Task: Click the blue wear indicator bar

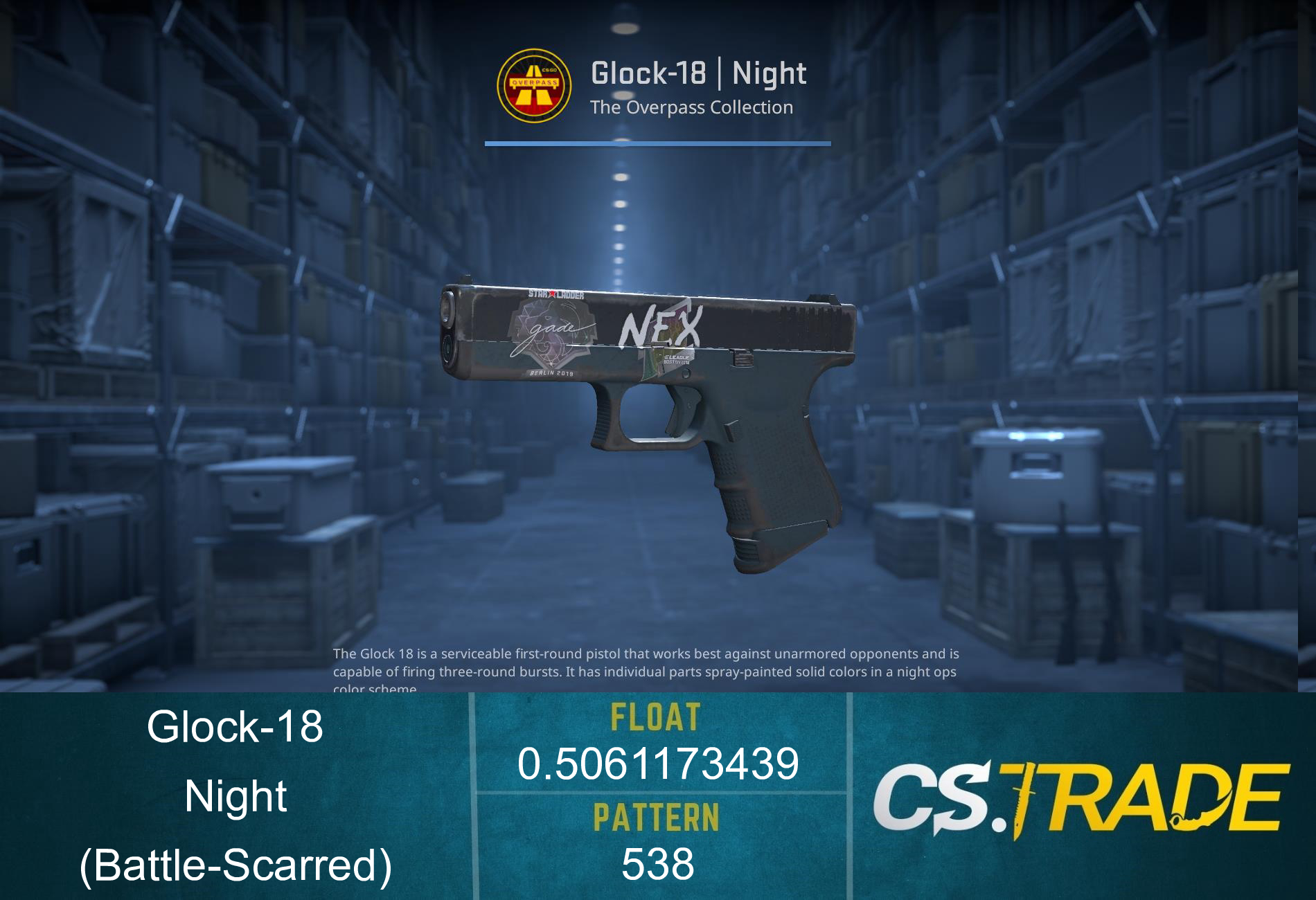Action: click(x=658, y=143)
